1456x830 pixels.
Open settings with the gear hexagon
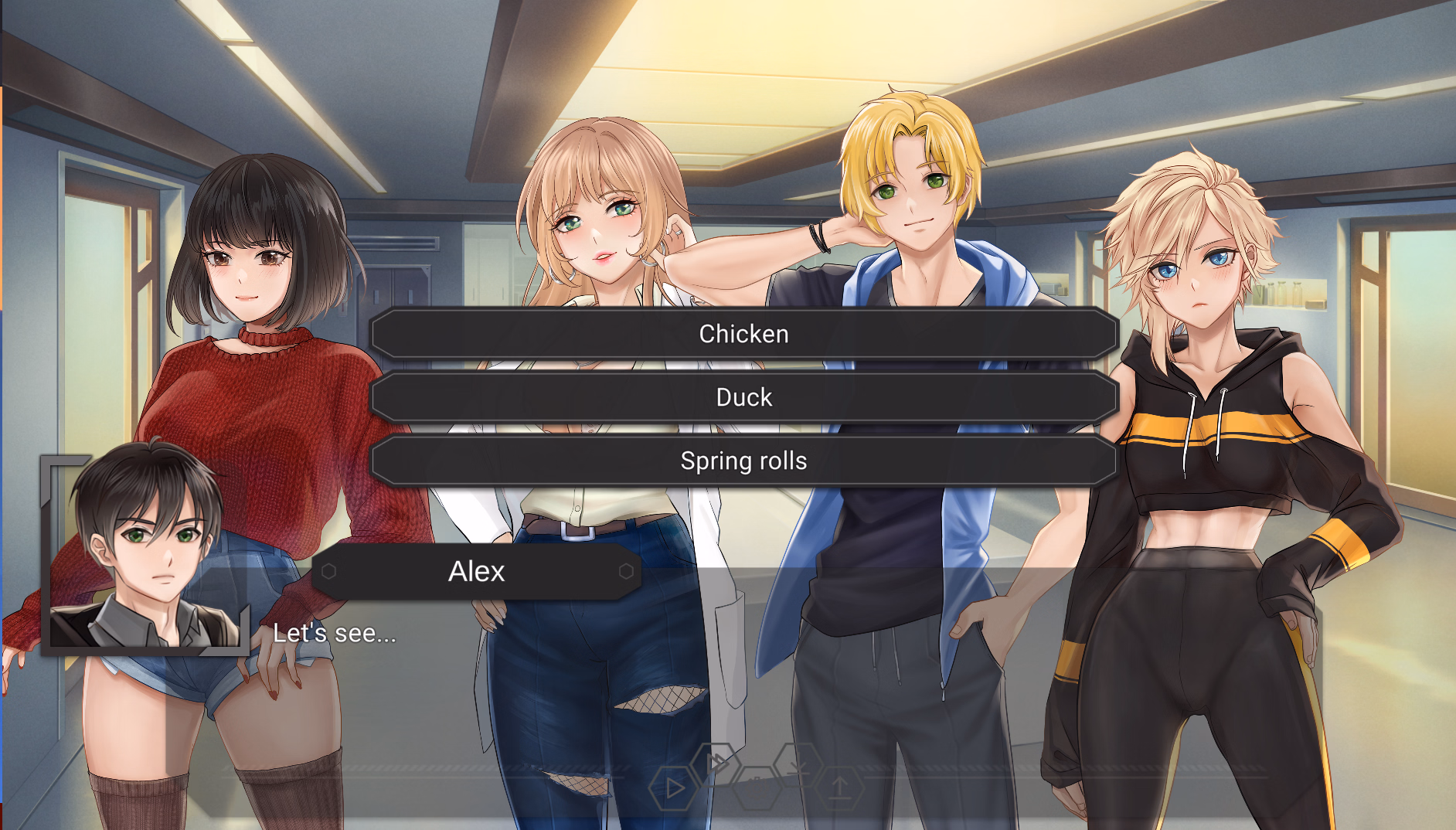click(757, 787)
